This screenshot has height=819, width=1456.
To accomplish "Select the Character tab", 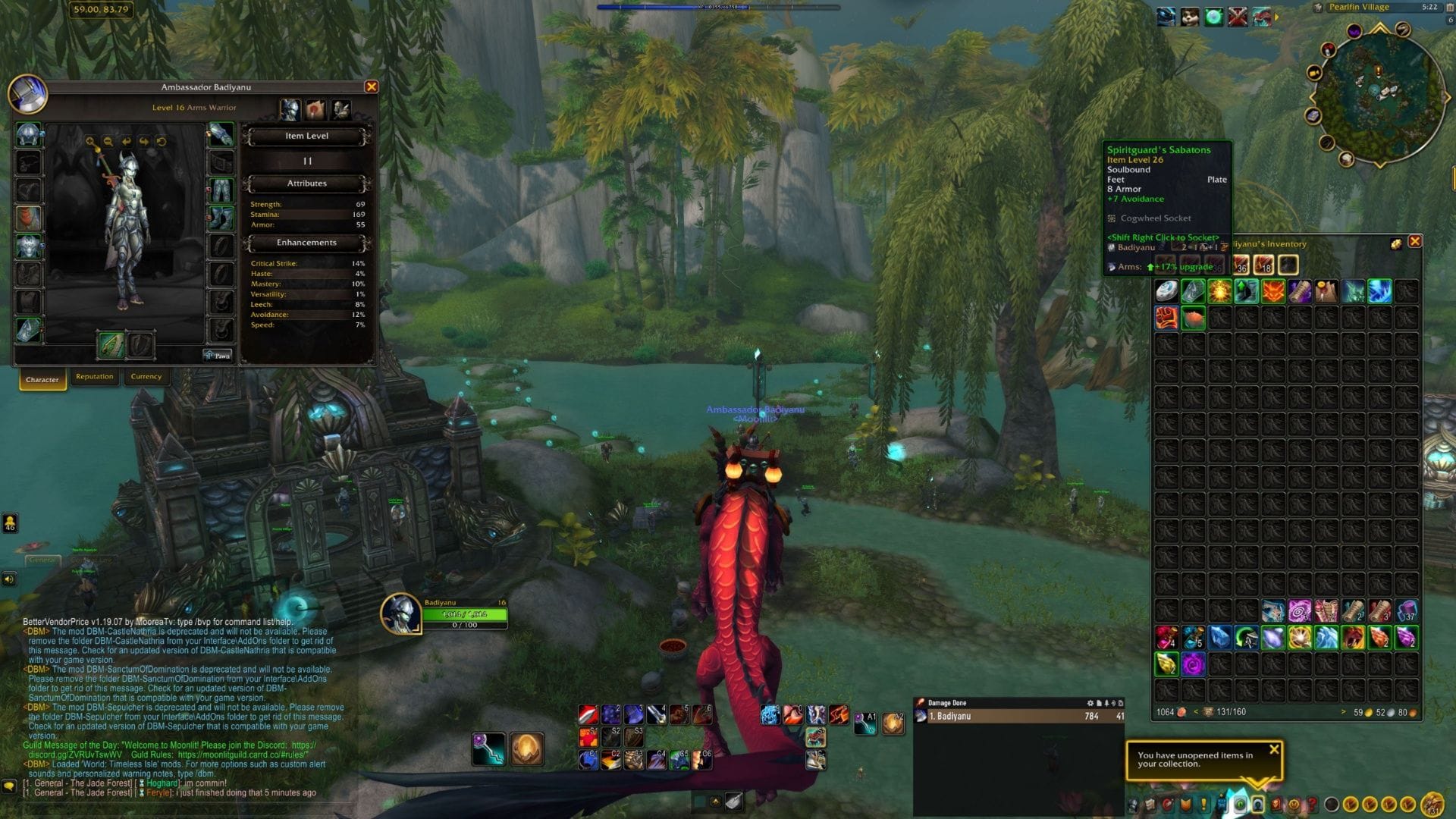I will point(42,379).
